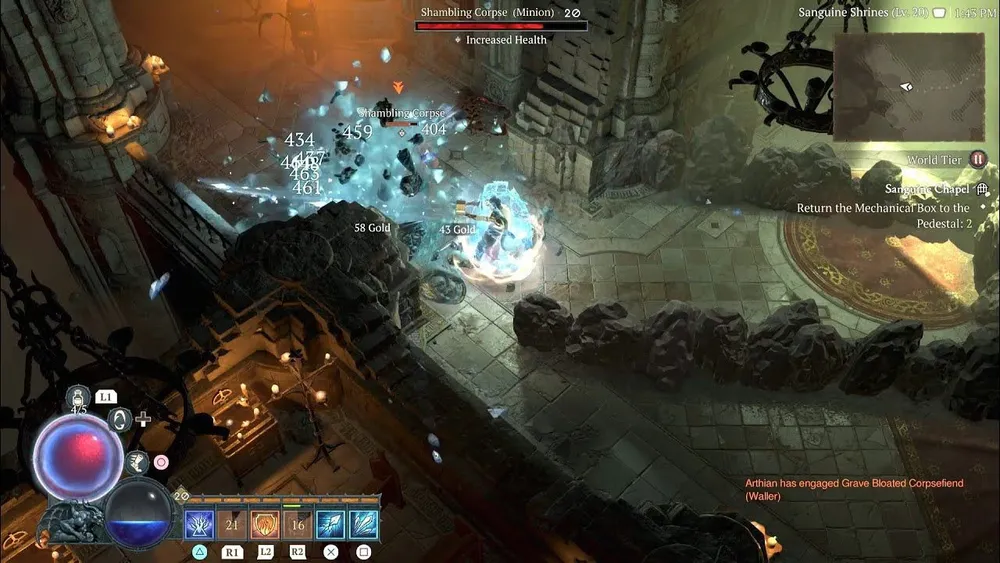
Task: Use the healing potion icon
Action: 76,398
